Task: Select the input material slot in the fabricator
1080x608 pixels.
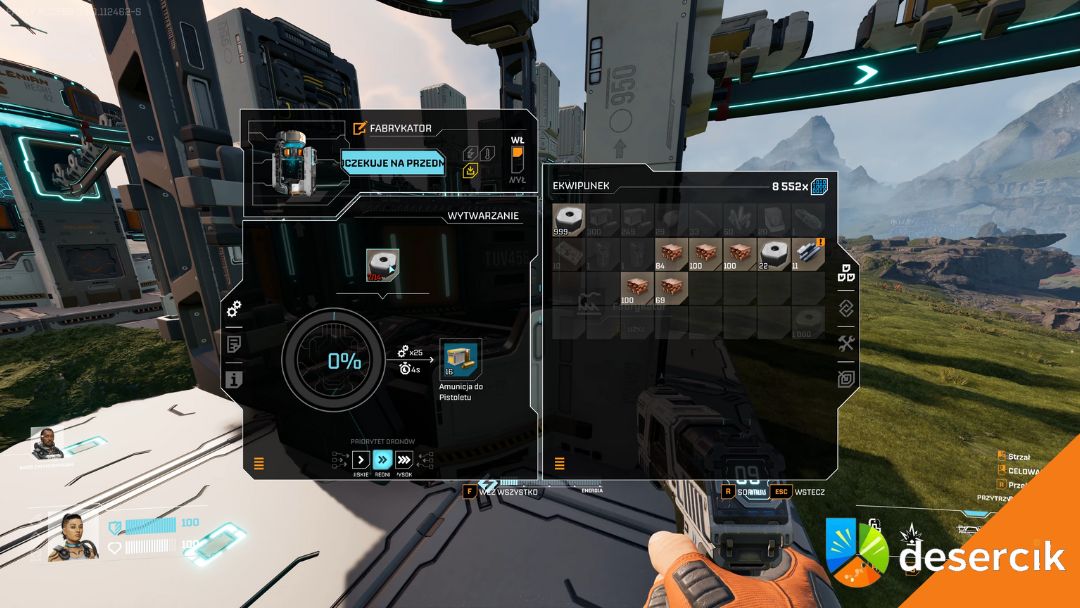Action: 382,266
